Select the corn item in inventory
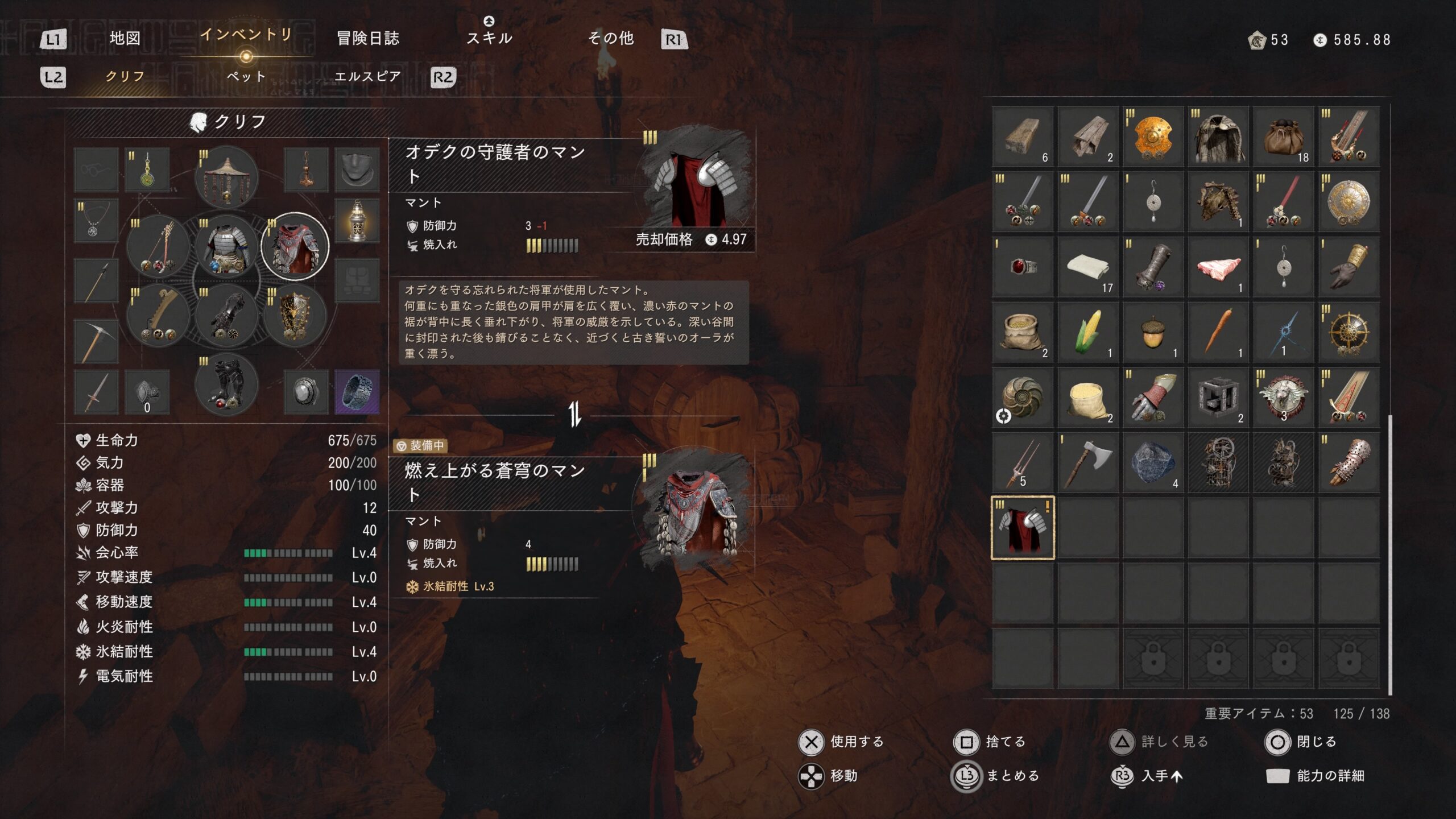This screenshot has height=819, width=1456. (1088, 333)
